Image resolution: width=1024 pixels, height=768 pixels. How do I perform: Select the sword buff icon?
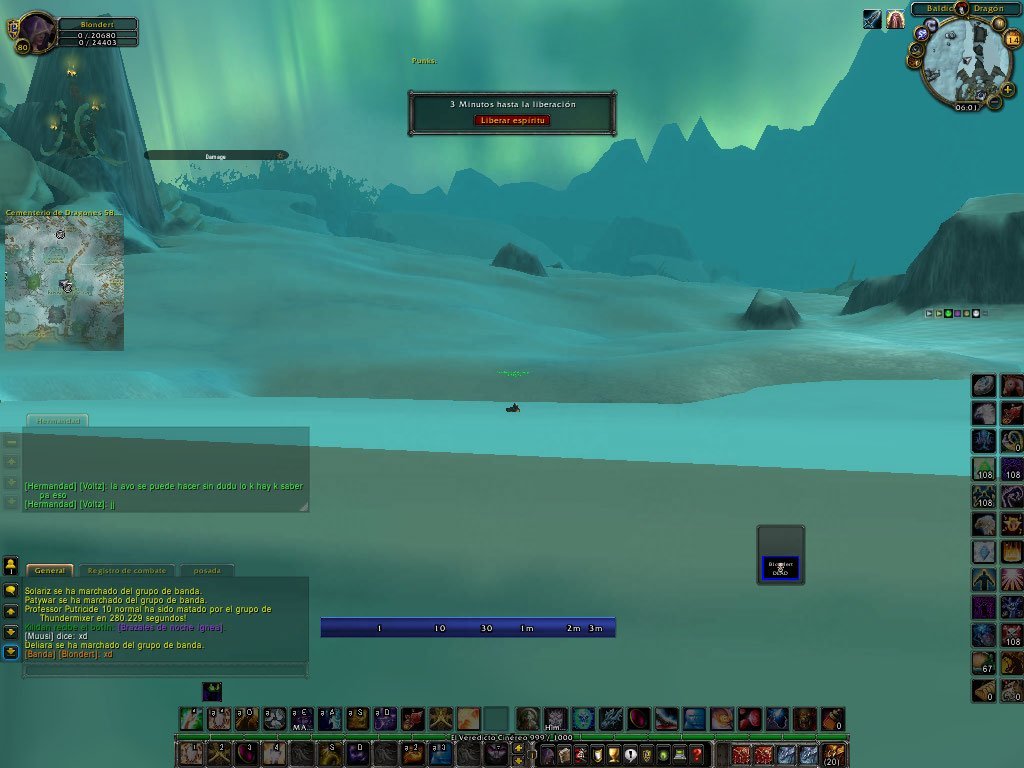click(872, 19)
